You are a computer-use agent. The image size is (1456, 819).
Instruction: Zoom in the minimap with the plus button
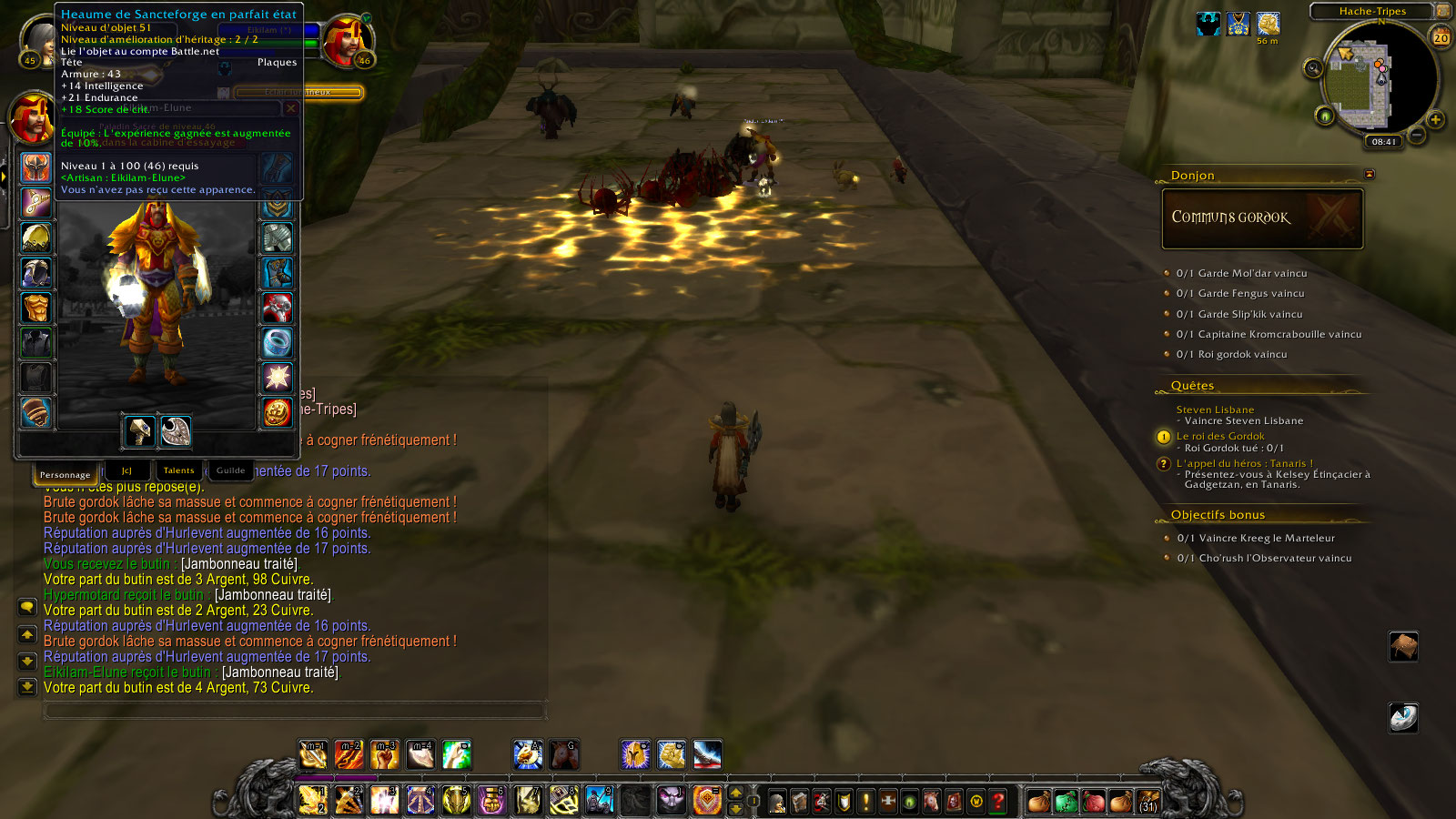point(1436,119)
